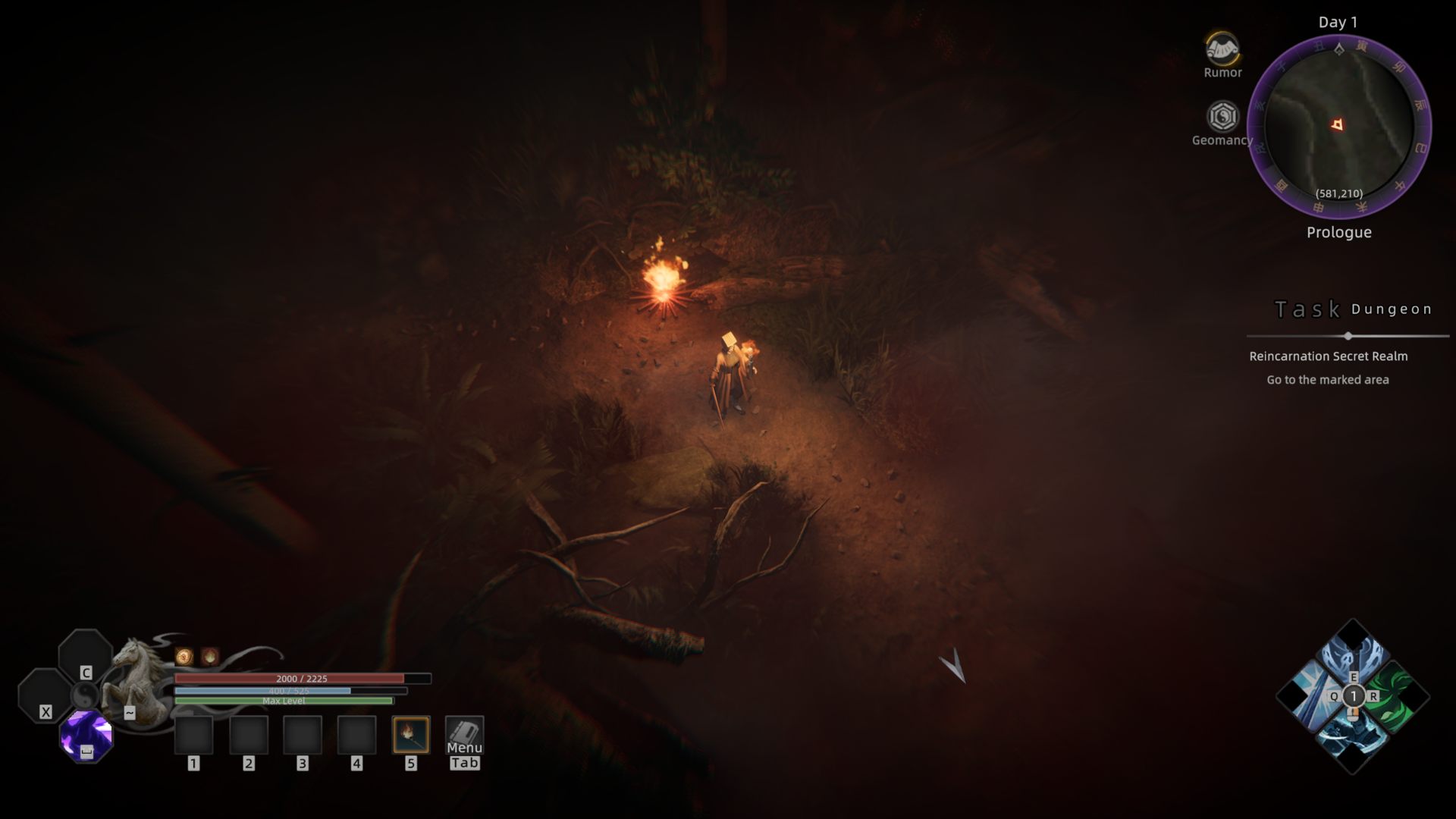Select the Reincarnation Secret Realm task
The height and width of the screenshot is (819, 1456).
click(x=1328, y=356)
